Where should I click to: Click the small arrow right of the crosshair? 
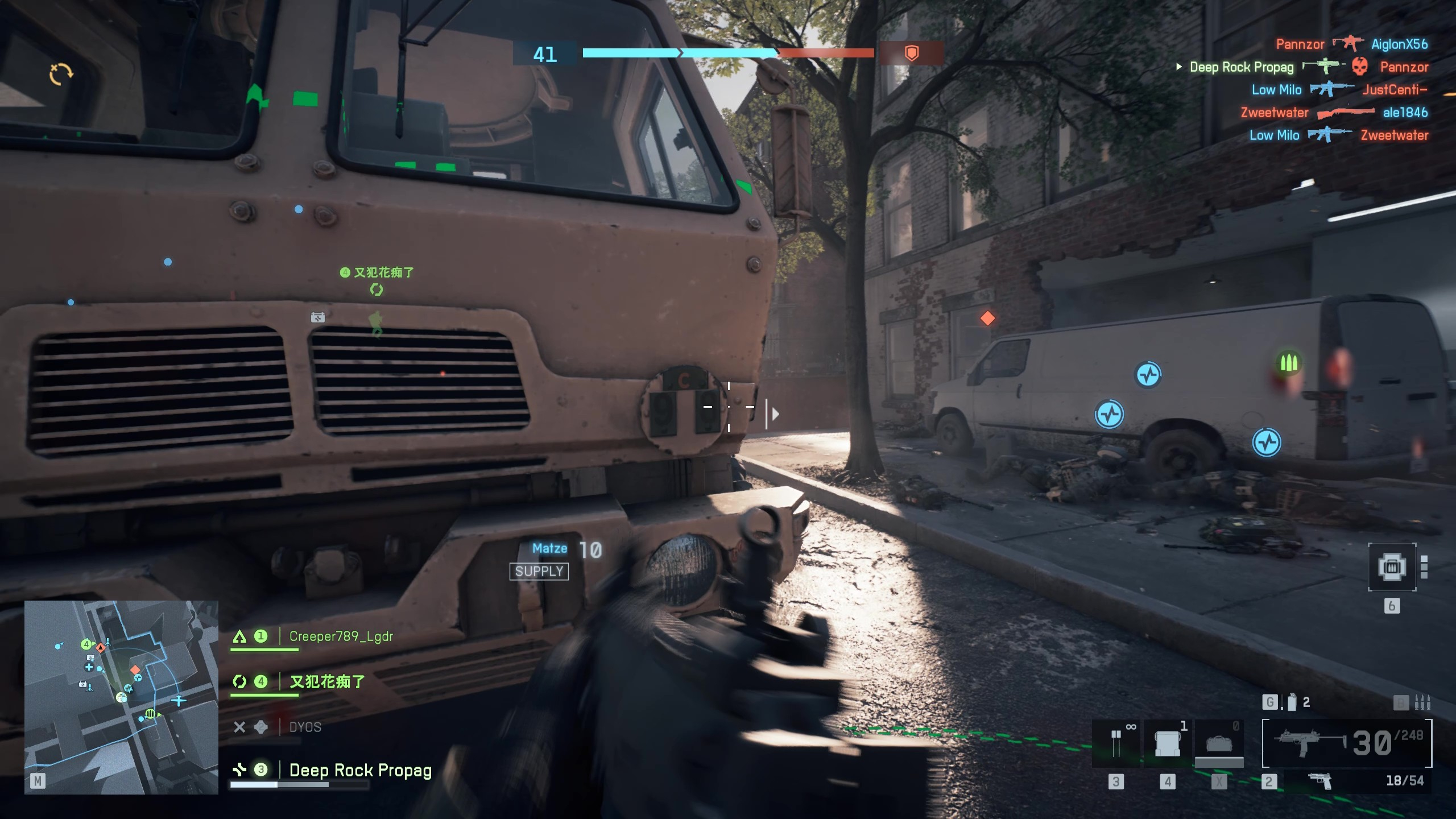click(774, 415)
